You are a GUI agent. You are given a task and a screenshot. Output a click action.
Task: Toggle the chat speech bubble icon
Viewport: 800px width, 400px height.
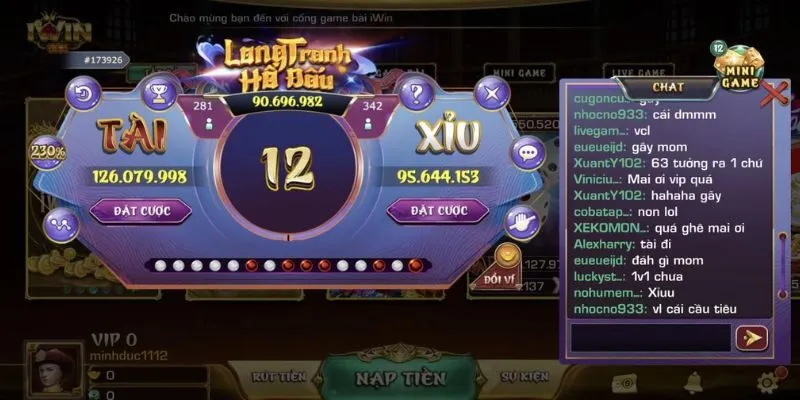pyautogui.click(x=527, y=153)
